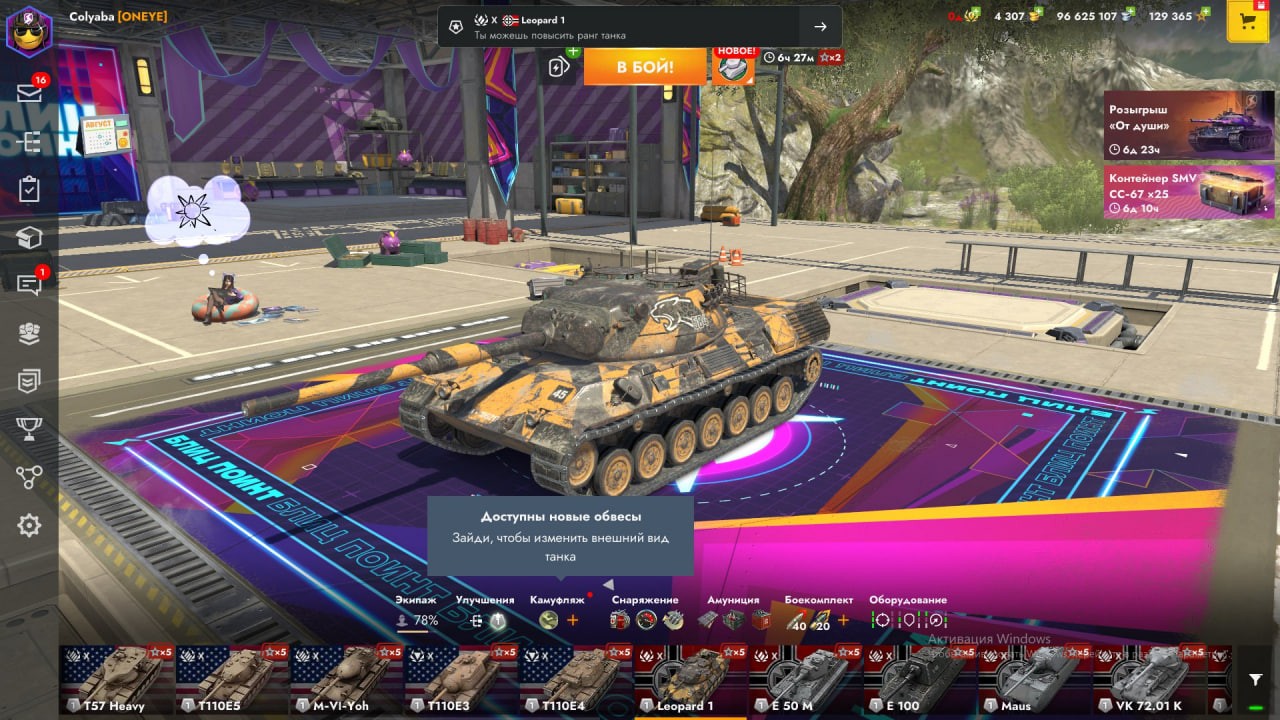Open the Камуфляж camouflage section
Image resolution: width=1280 pixels, height=720 pixels.
557,612
